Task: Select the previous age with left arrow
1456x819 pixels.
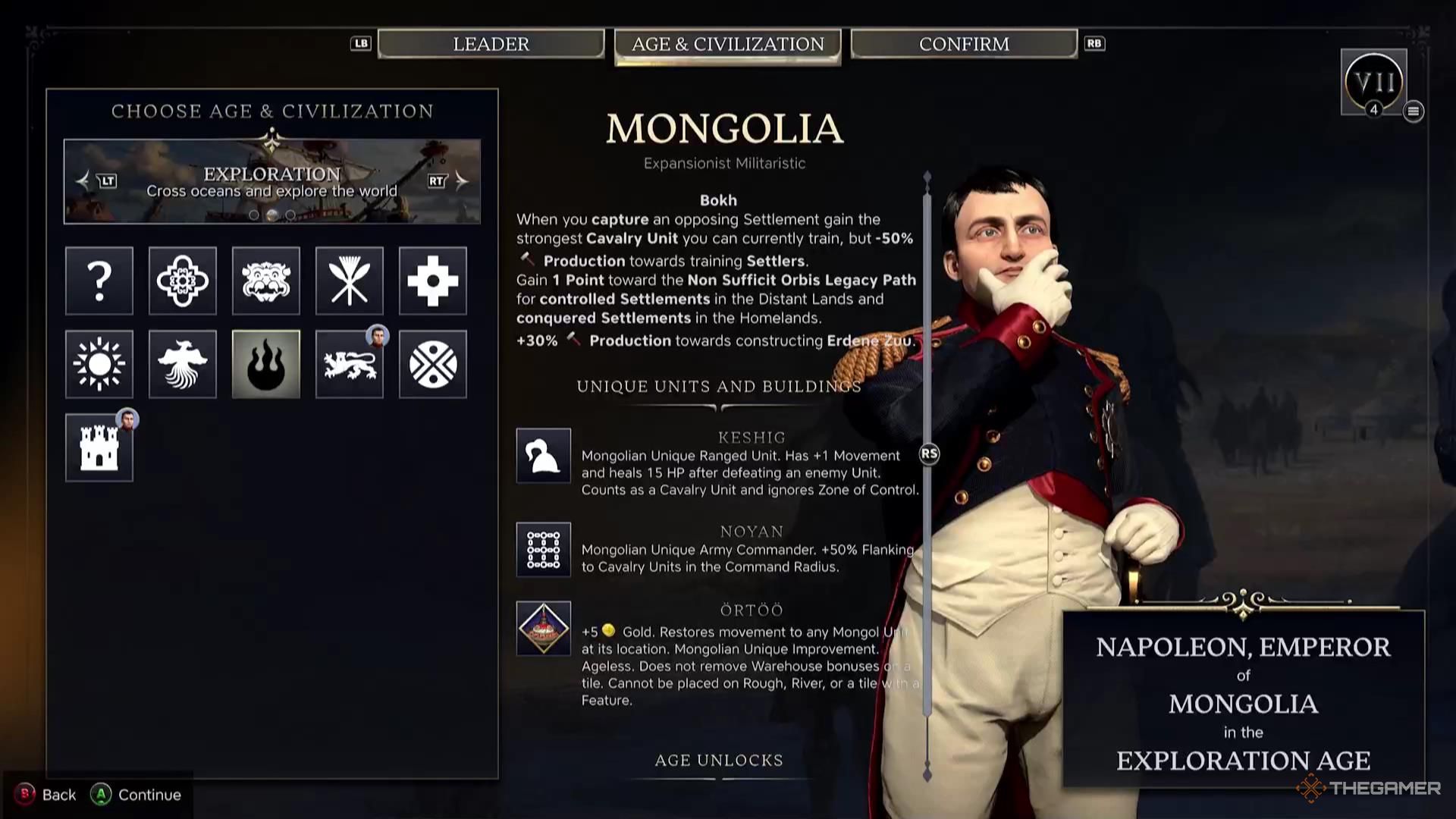Action: coord(83,180)
